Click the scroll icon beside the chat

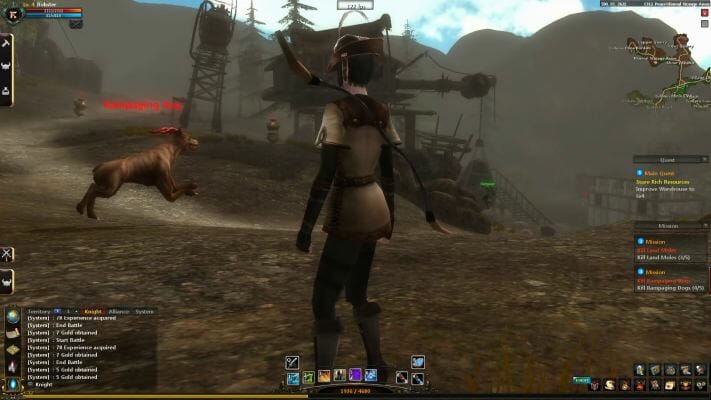12,334
